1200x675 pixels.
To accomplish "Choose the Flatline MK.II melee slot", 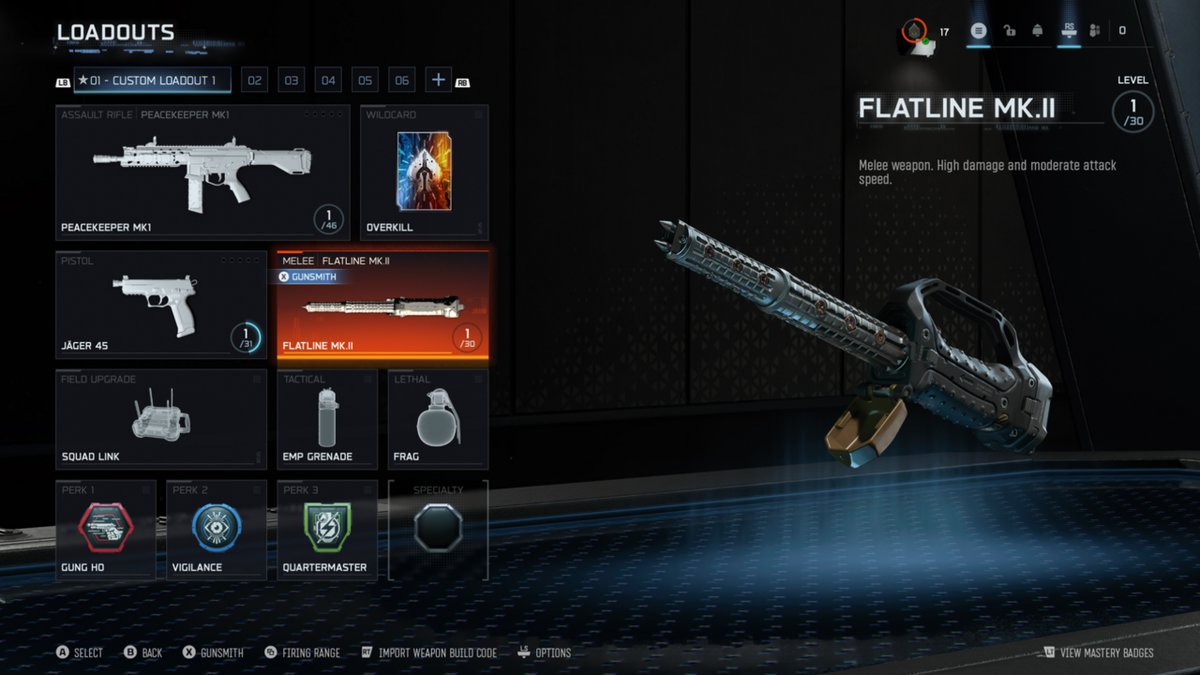I will click(383, 304).
